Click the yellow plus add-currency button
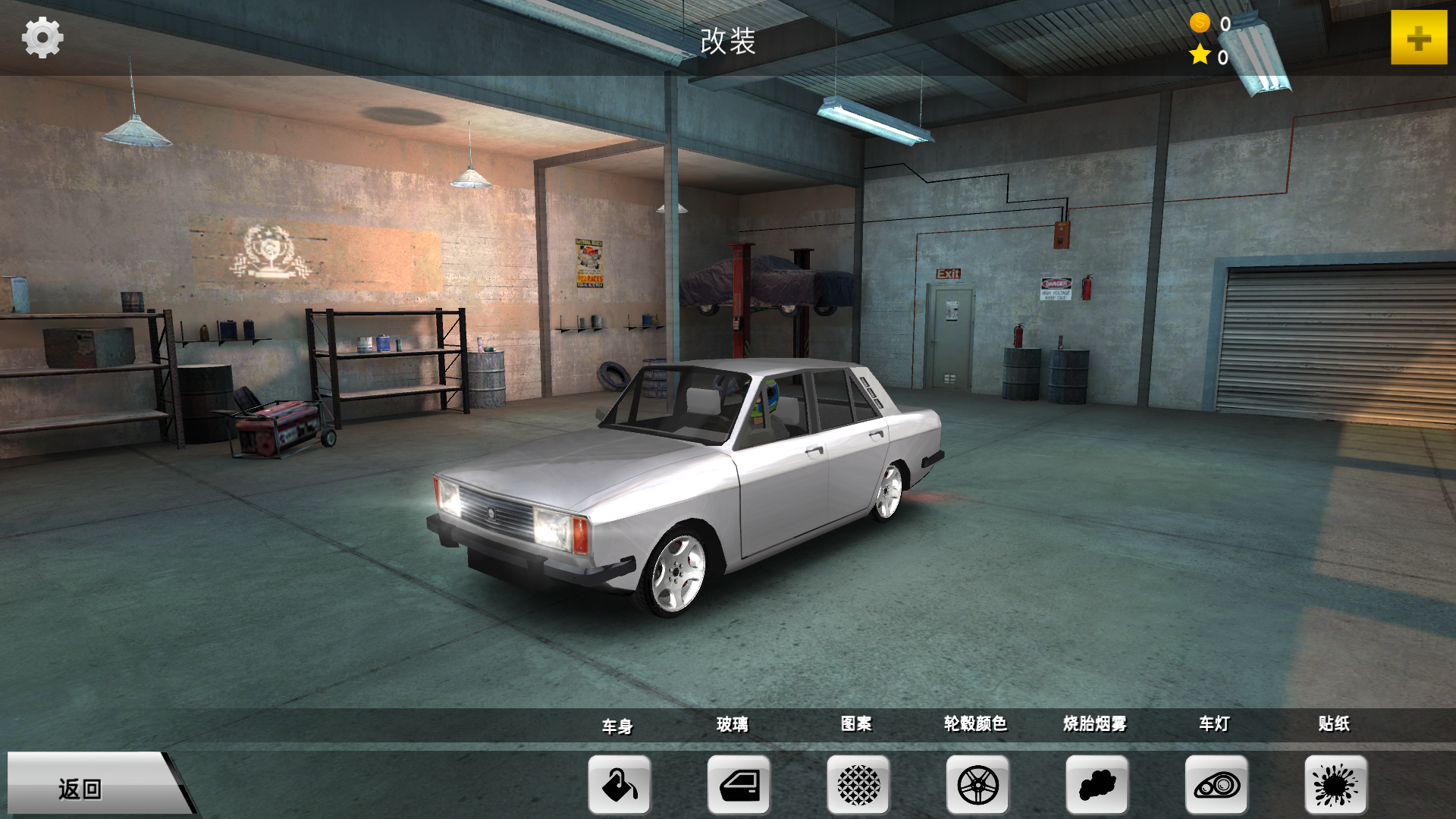The width and height of the screenshot is (1456, 819). (x=1418, y=38)
